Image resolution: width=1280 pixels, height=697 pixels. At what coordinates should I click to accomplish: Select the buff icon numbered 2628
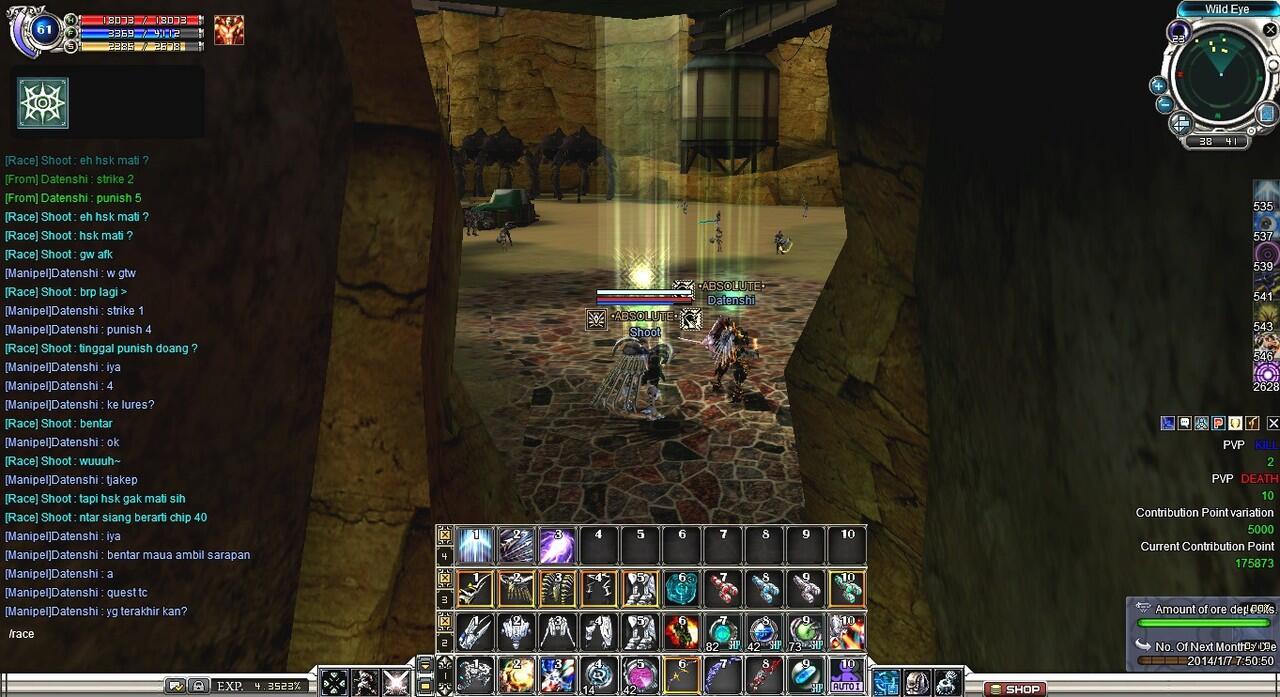coord(1266,373)
